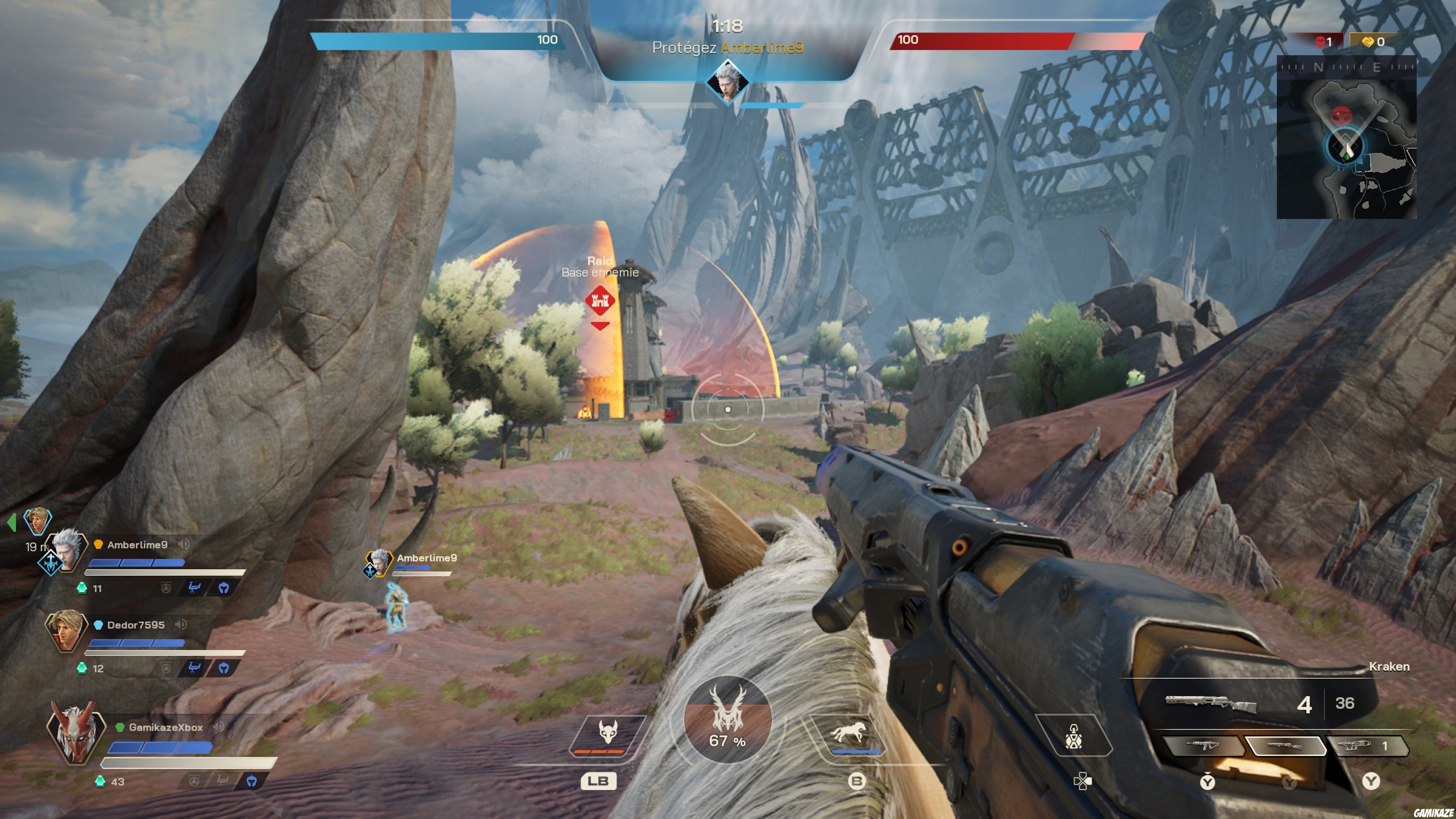Click the off-screen teammate indicator portrait
This screenshot has height=819, width=1456.
pos(37,521)
